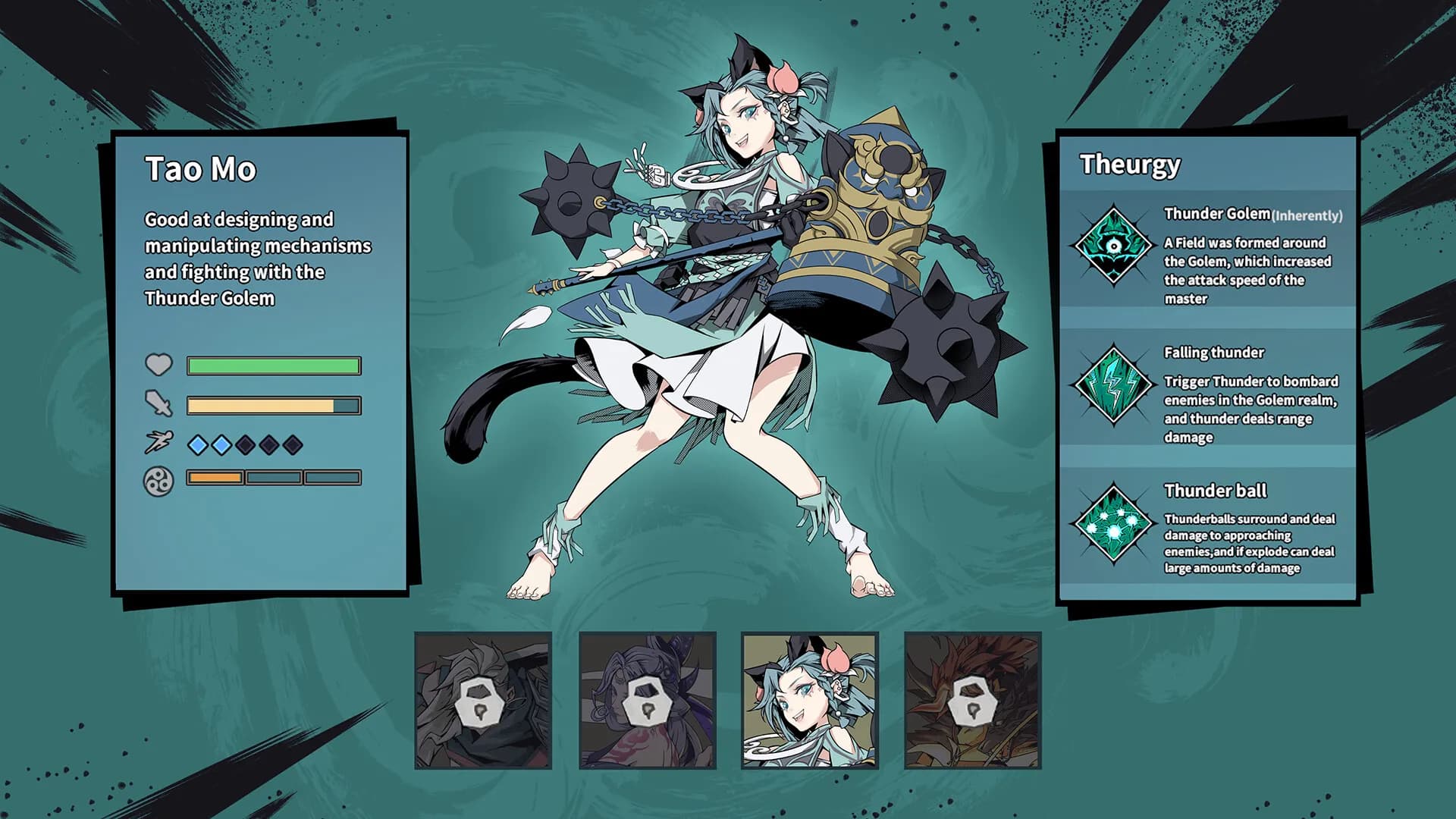Toggle the second blue speed diamond
1456x819 pixels.
[x=221, y=446]
